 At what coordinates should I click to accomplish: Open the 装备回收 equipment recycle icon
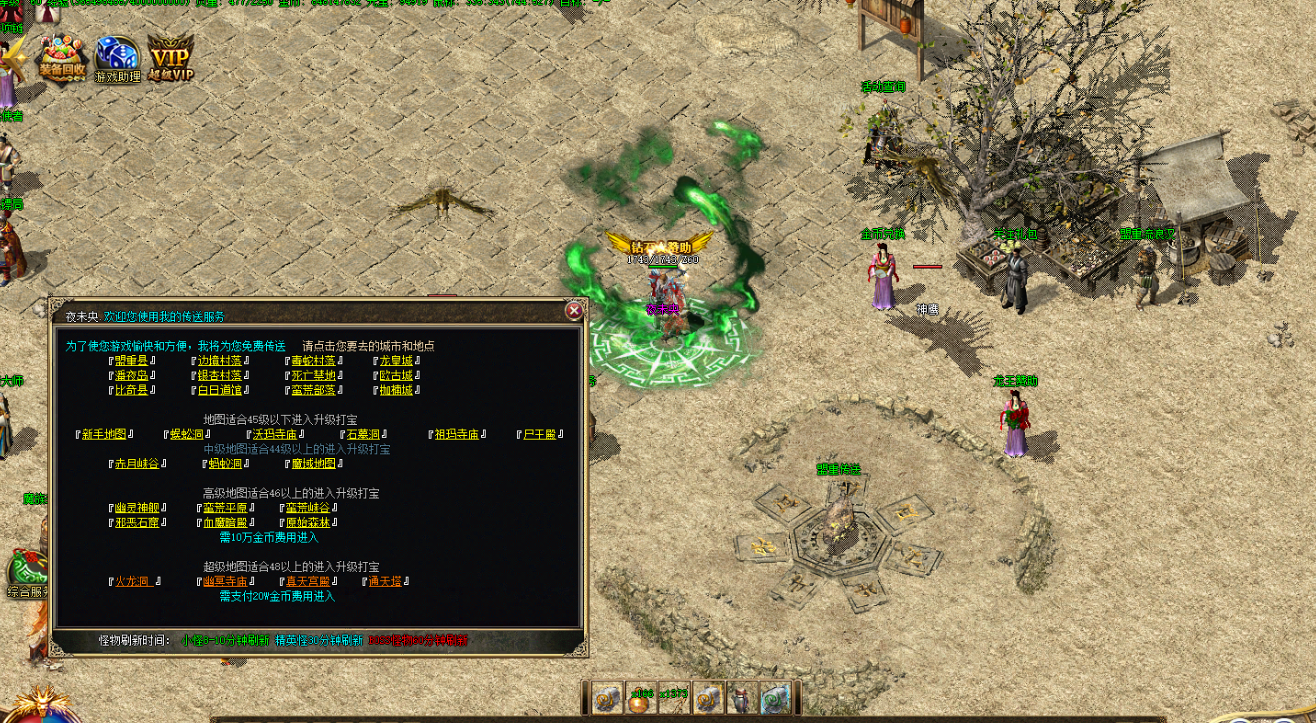point(62,59)
